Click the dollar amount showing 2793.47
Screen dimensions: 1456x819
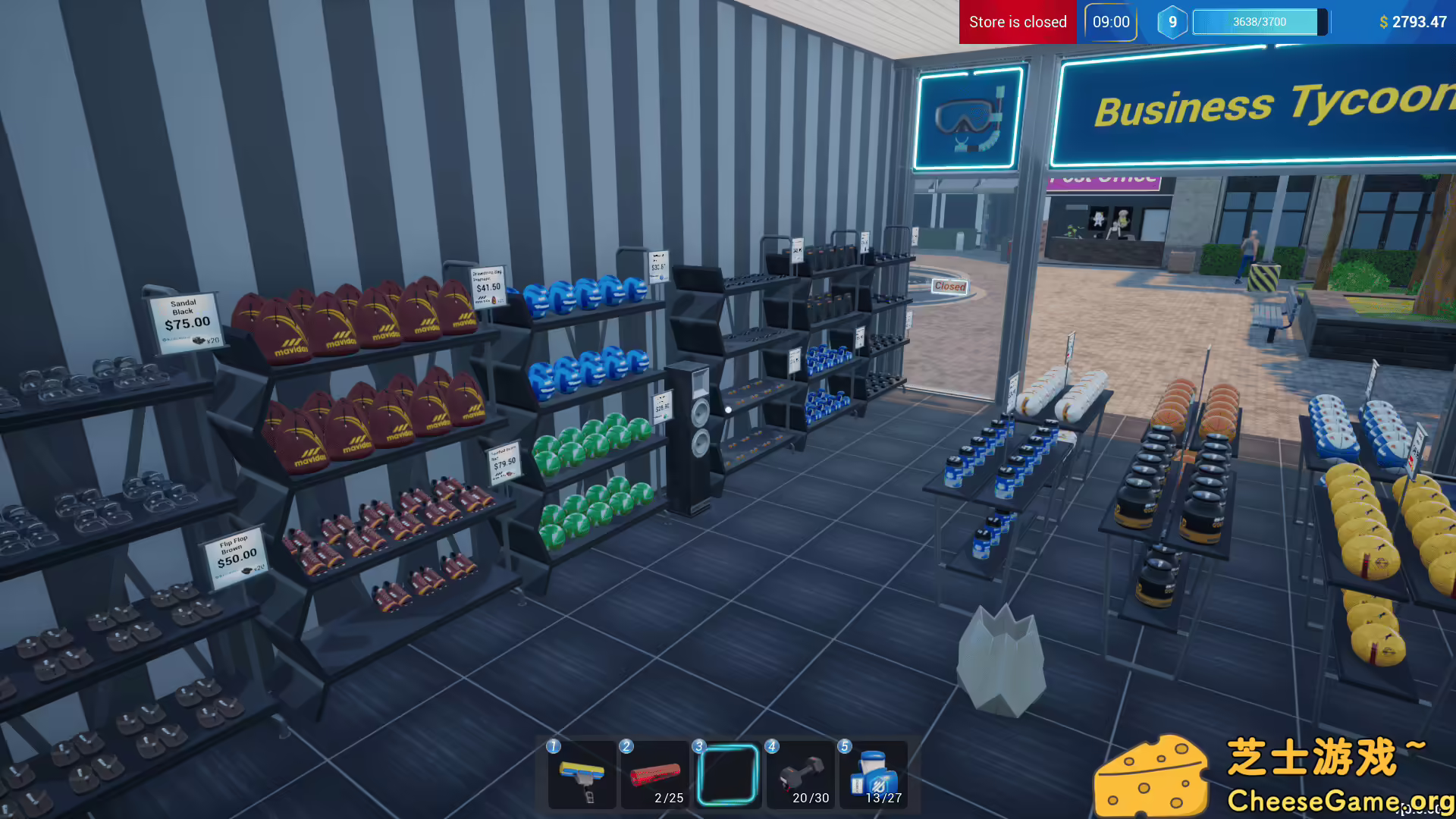1412,22
